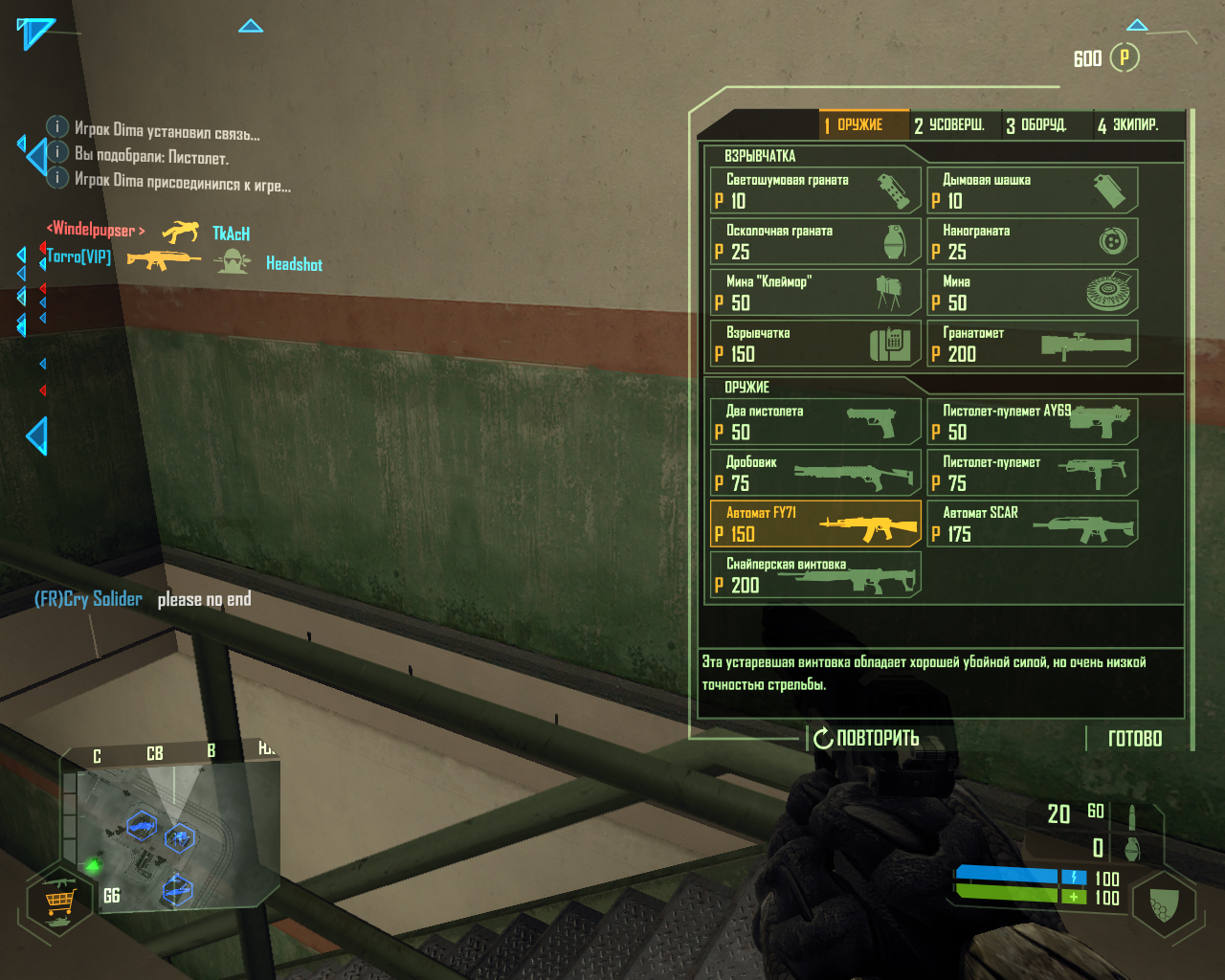Image resolution: width=1225 pixels, height=980 pixels.
Task: Click the ПОВТОРИТЬ button
Action: (867, 738)
